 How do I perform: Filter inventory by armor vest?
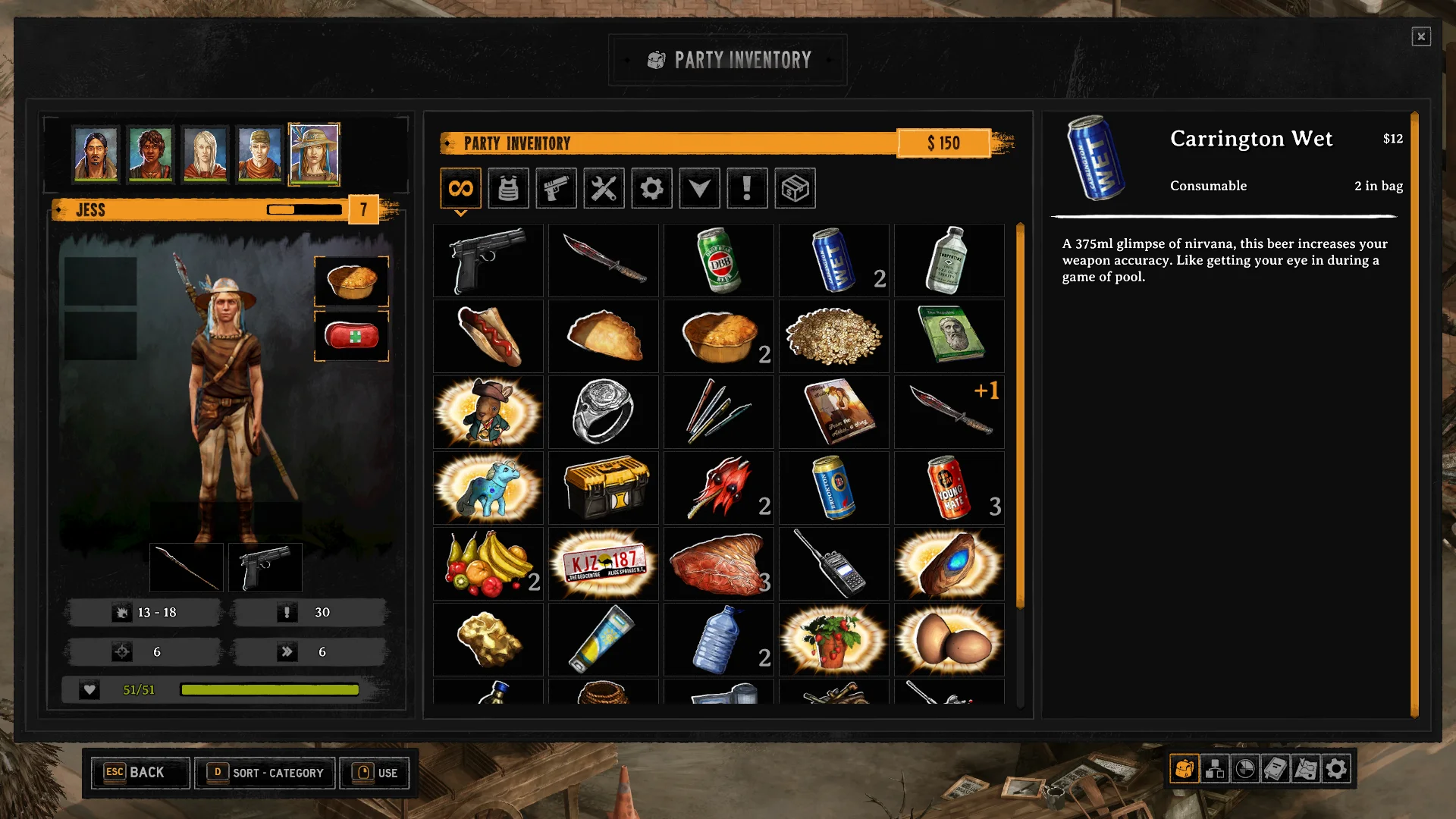508,188
